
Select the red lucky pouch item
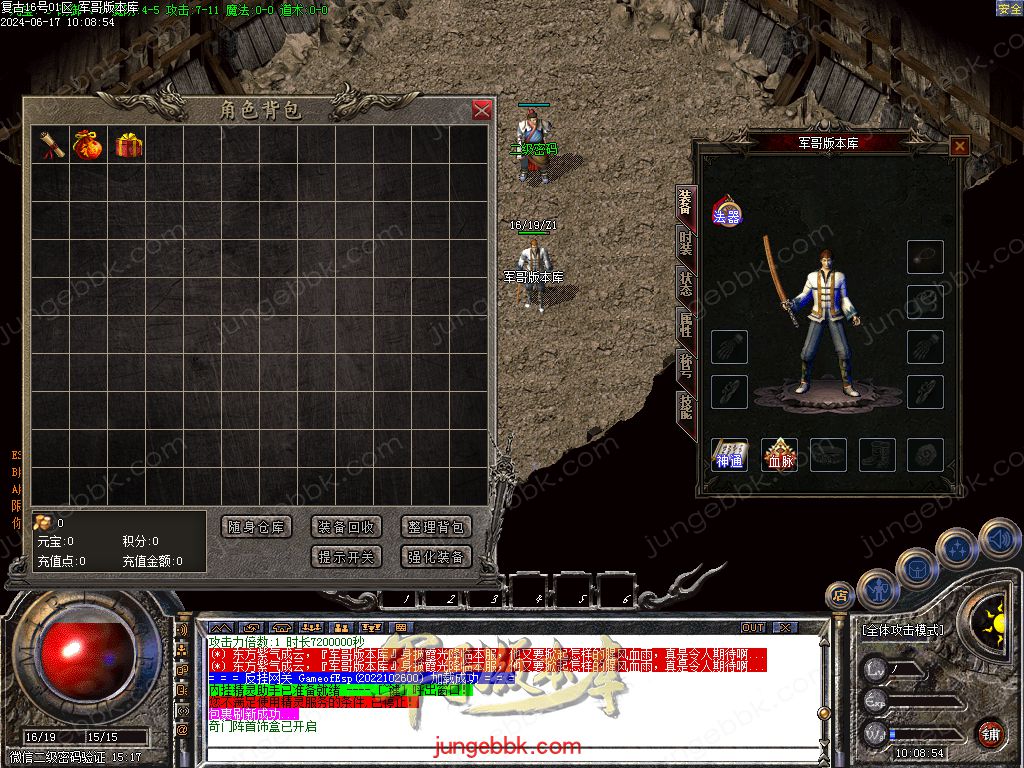pos(88,145)
